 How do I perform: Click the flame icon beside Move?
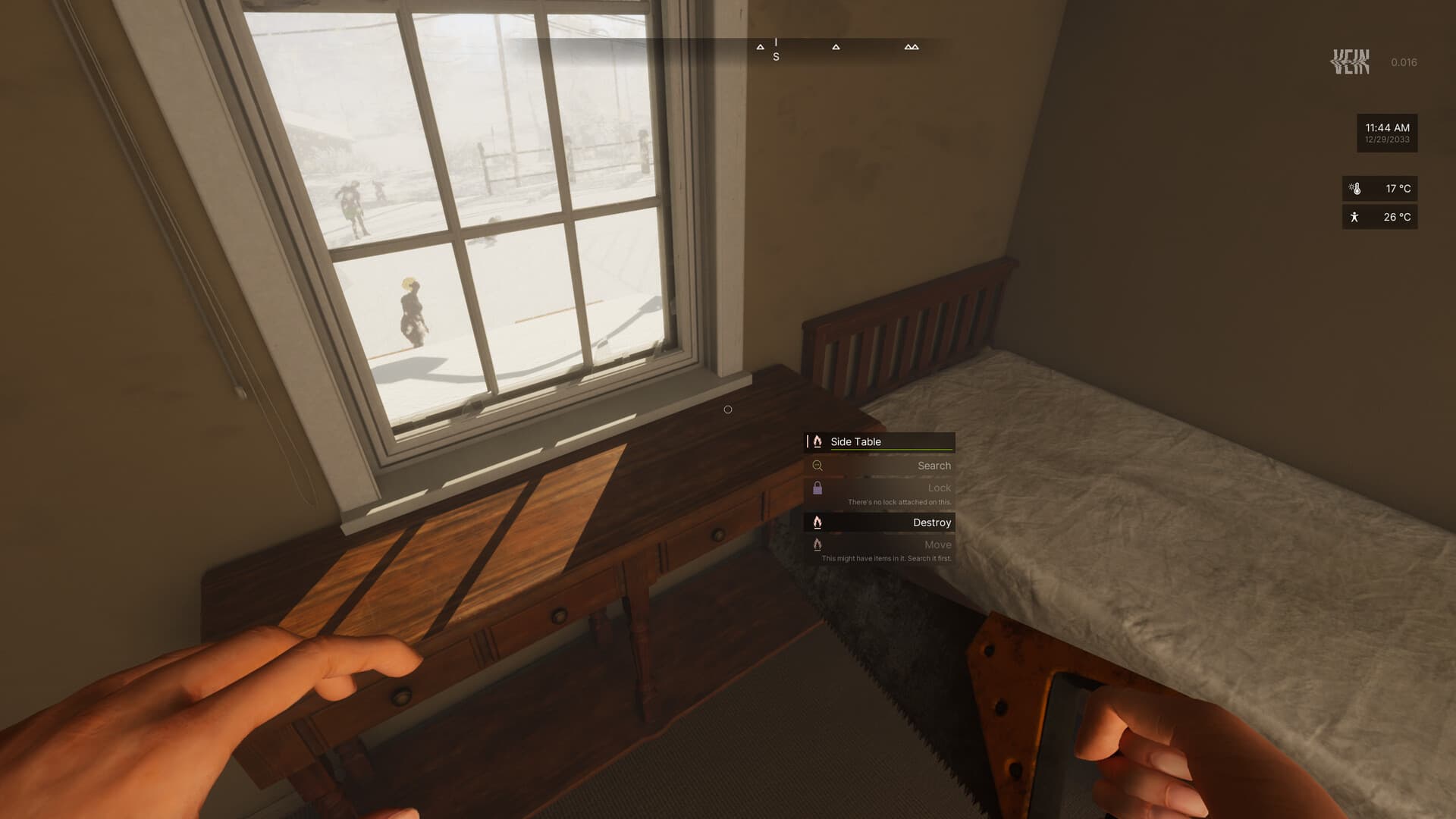point(817,544)
